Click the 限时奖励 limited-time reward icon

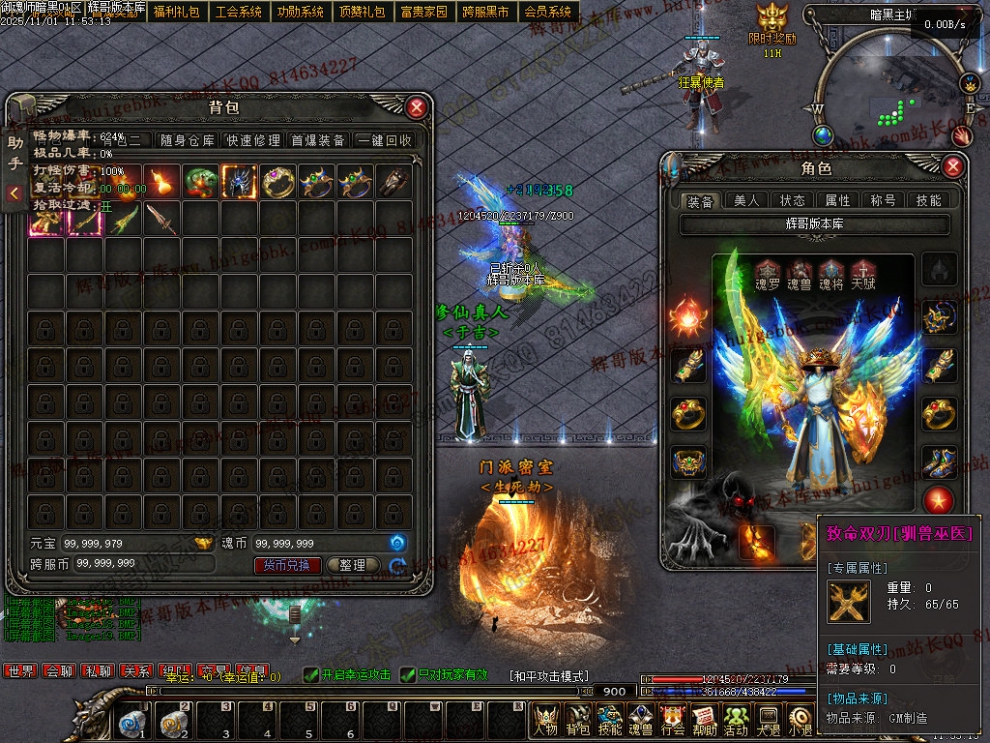click(772, 22)
